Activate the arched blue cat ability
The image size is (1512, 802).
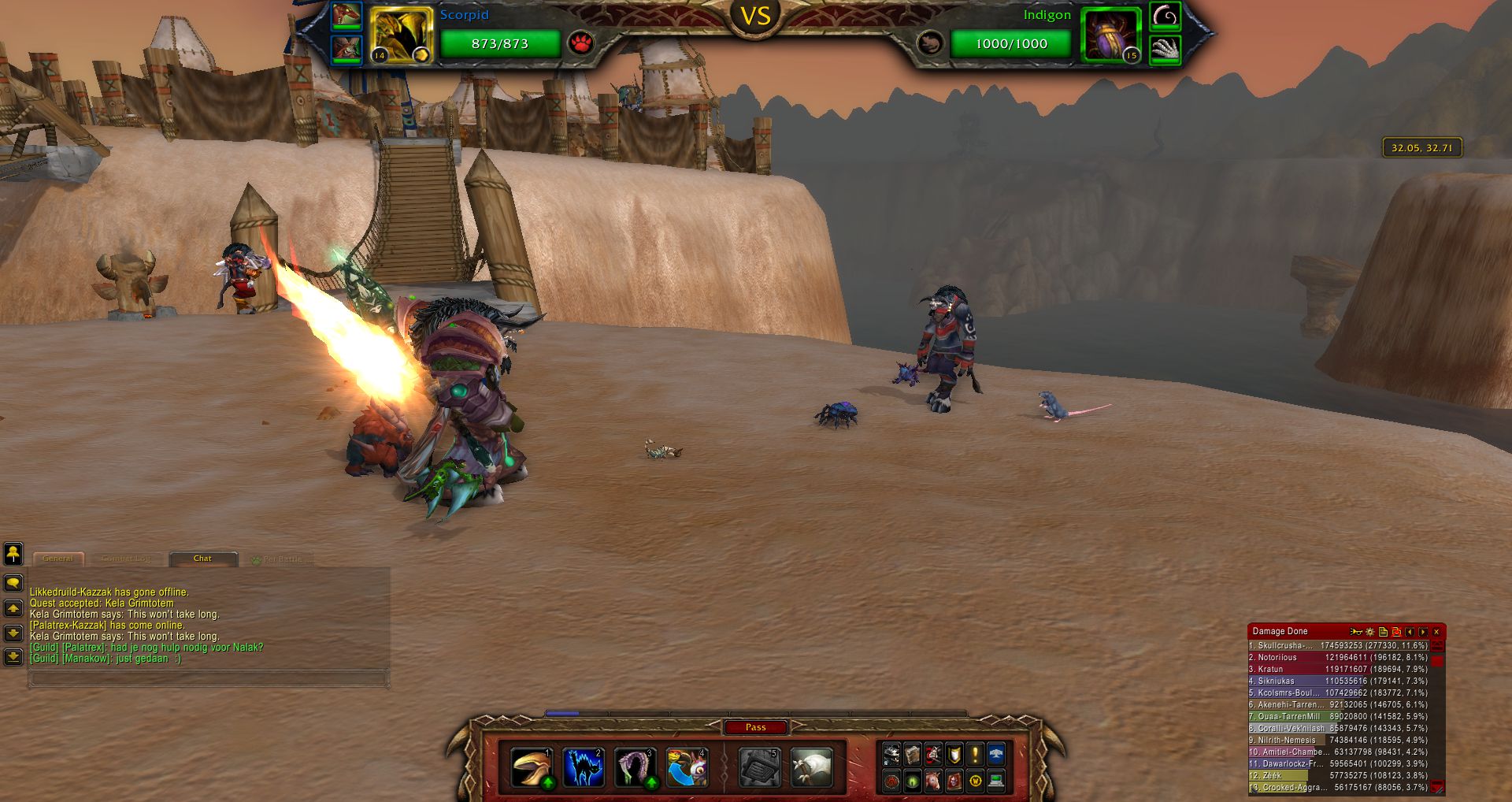tap(584, 767)
